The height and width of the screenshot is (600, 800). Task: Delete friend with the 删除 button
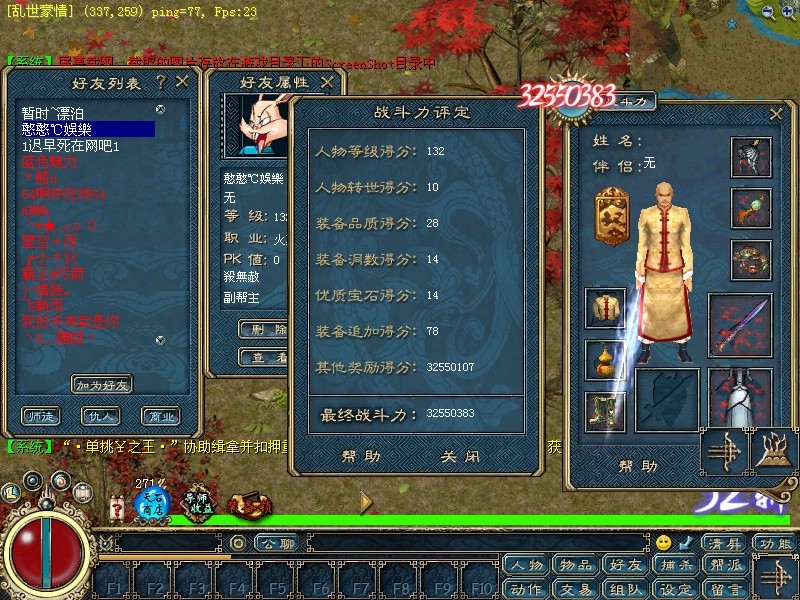[262, 328]
